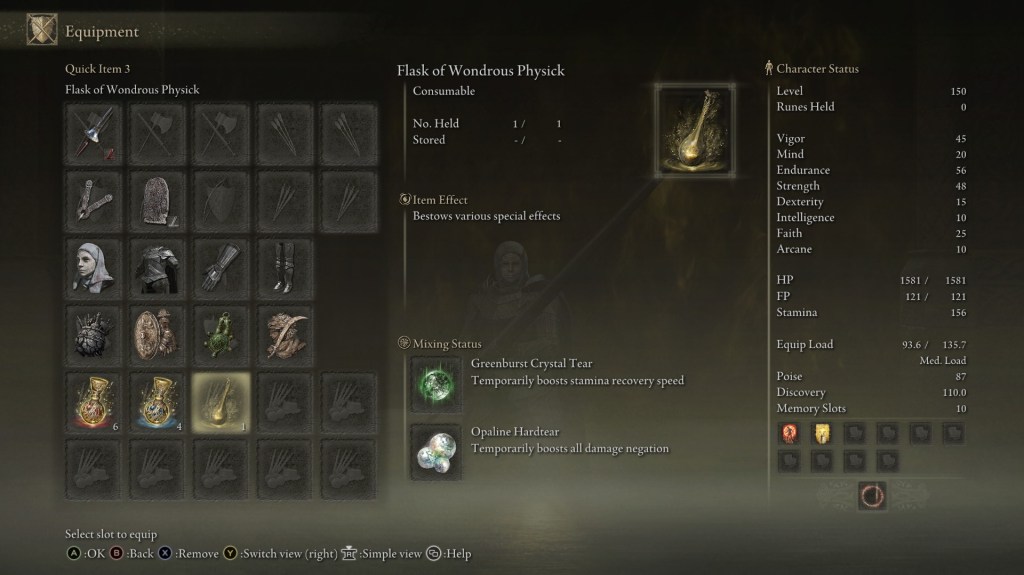Select the Flask of Wondrous Physick slot
The image size is (1024, 575).
[220, 401]
